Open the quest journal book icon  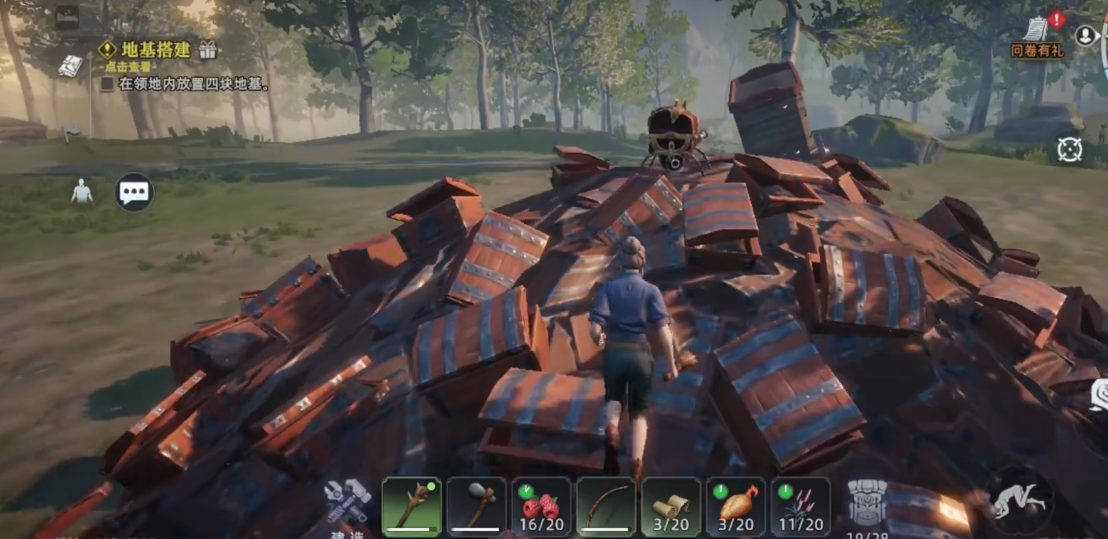tap(70, 66)
